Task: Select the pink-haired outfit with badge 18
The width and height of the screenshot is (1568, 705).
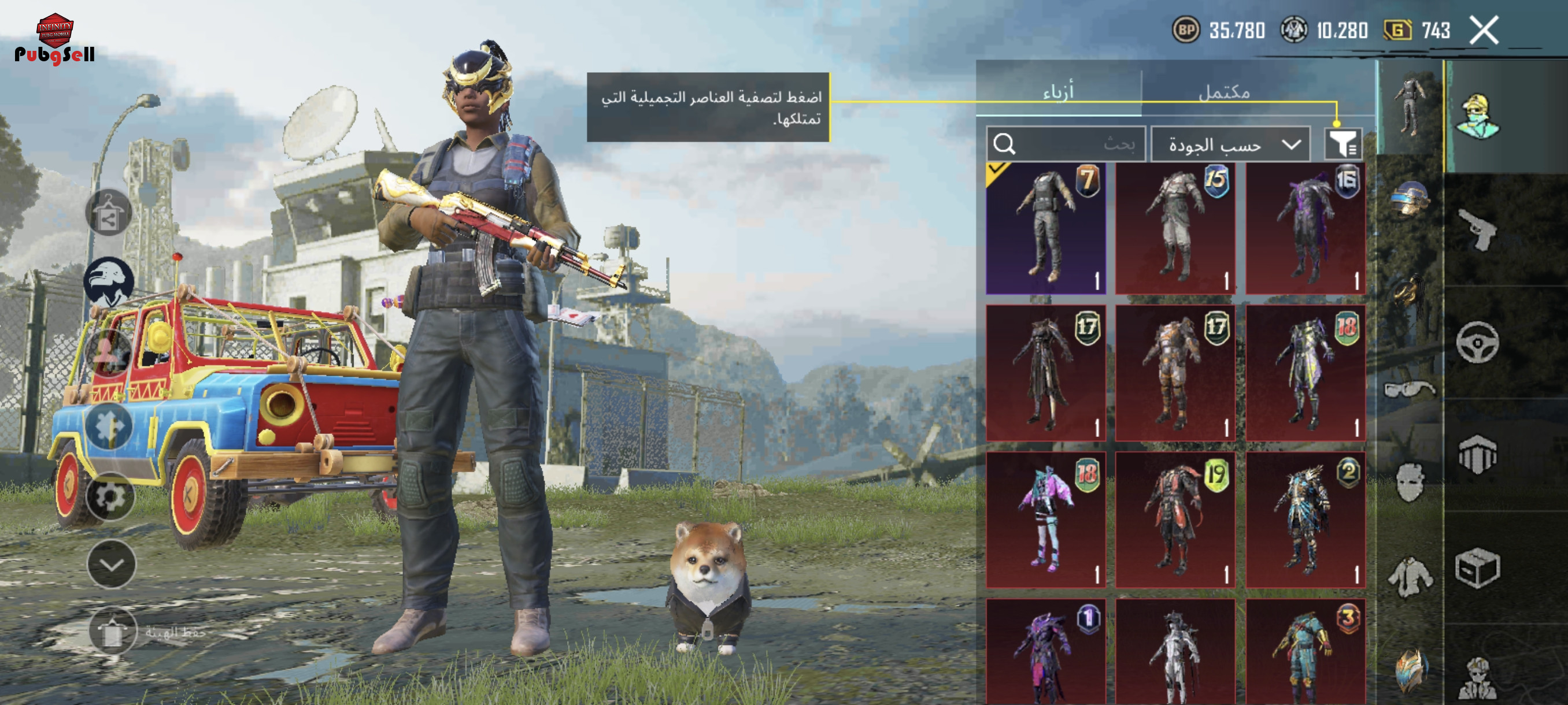Action: [1046, 520]
